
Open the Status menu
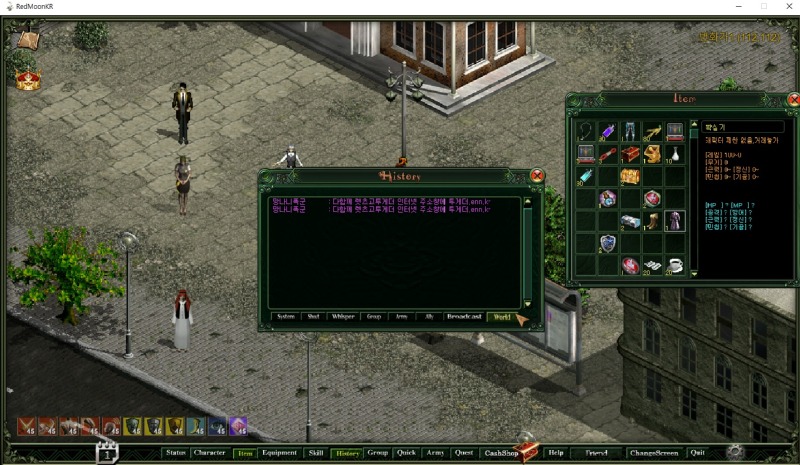click(176, 453)
